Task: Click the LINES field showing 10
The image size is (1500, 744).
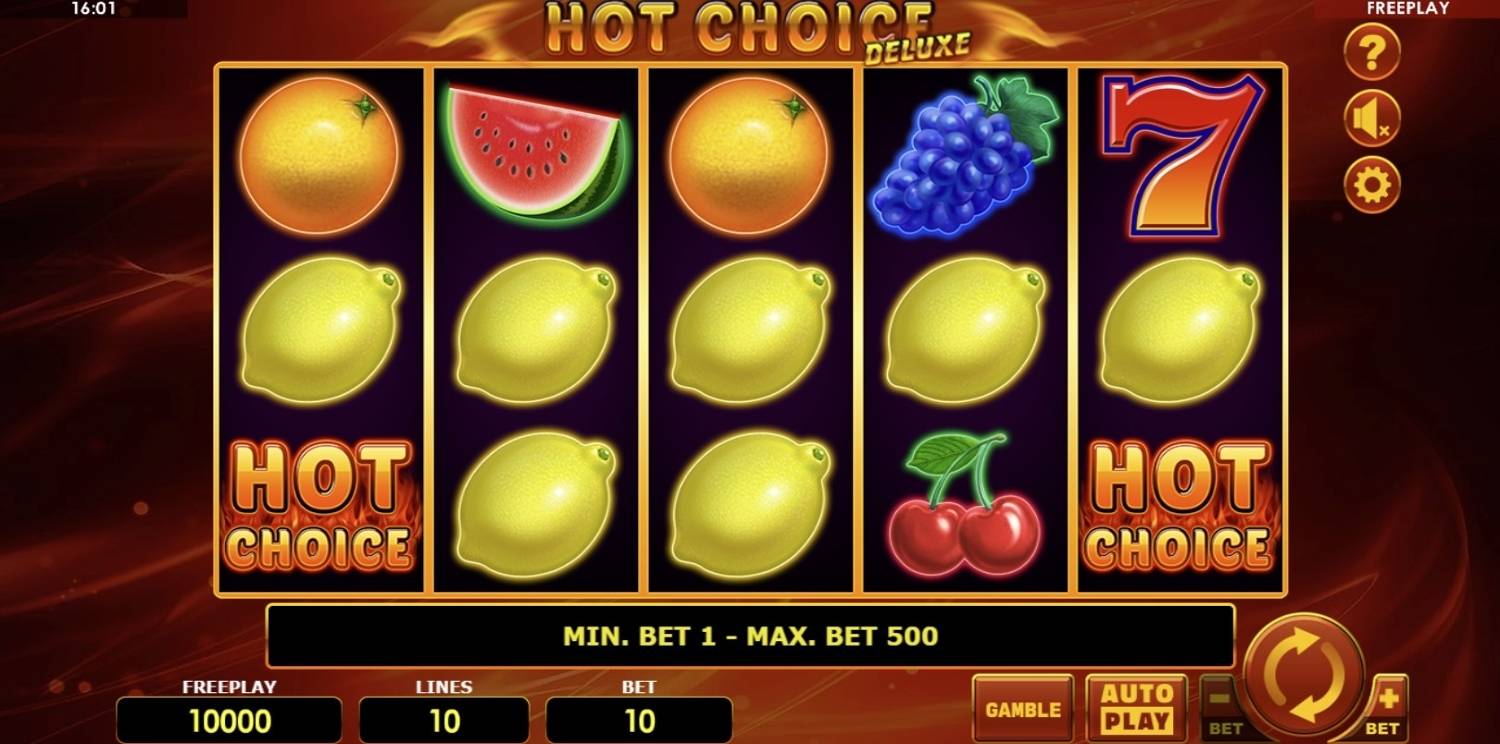Action: coord(443,718)
